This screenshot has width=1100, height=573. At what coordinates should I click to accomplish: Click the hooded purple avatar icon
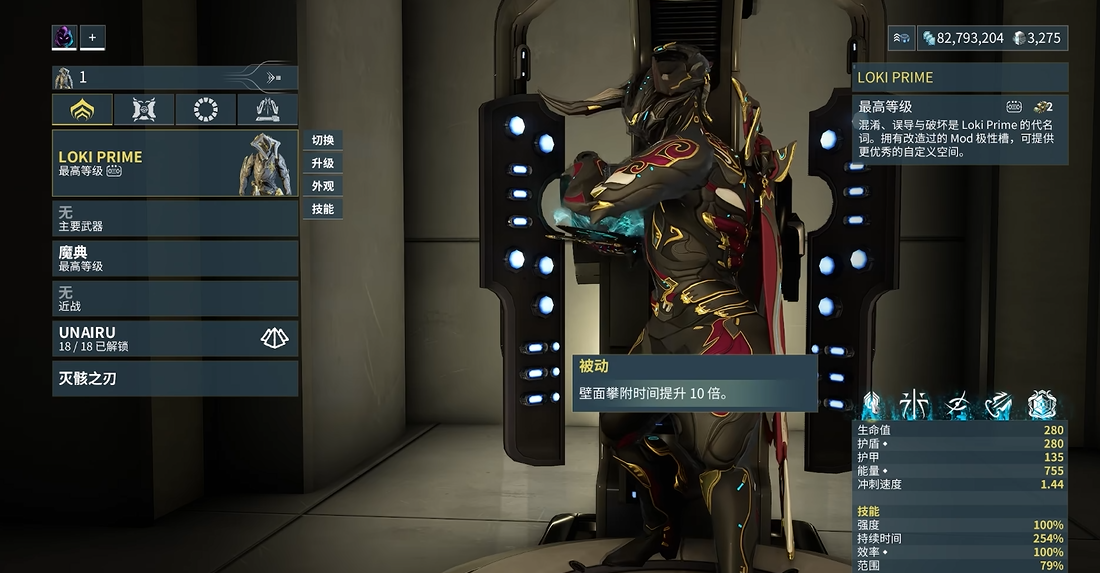[64, 38]
